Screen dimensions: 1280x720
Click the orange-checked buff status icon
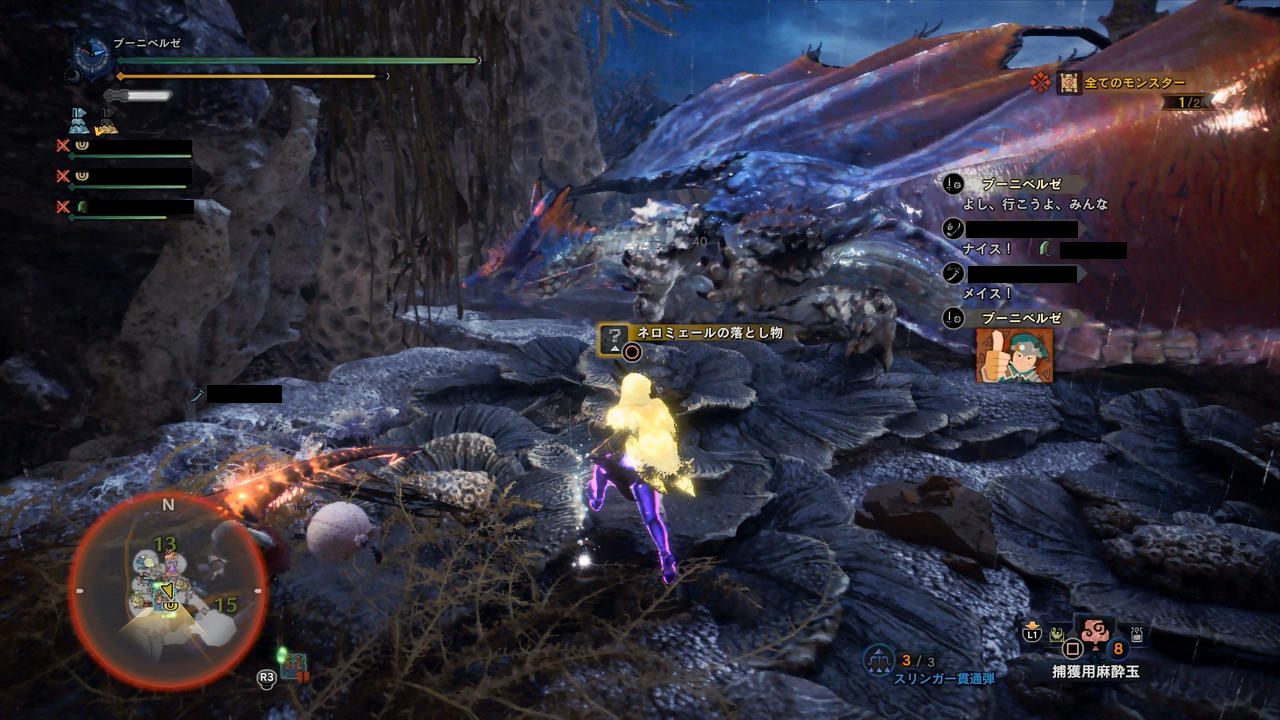click(x=106, y=121)
